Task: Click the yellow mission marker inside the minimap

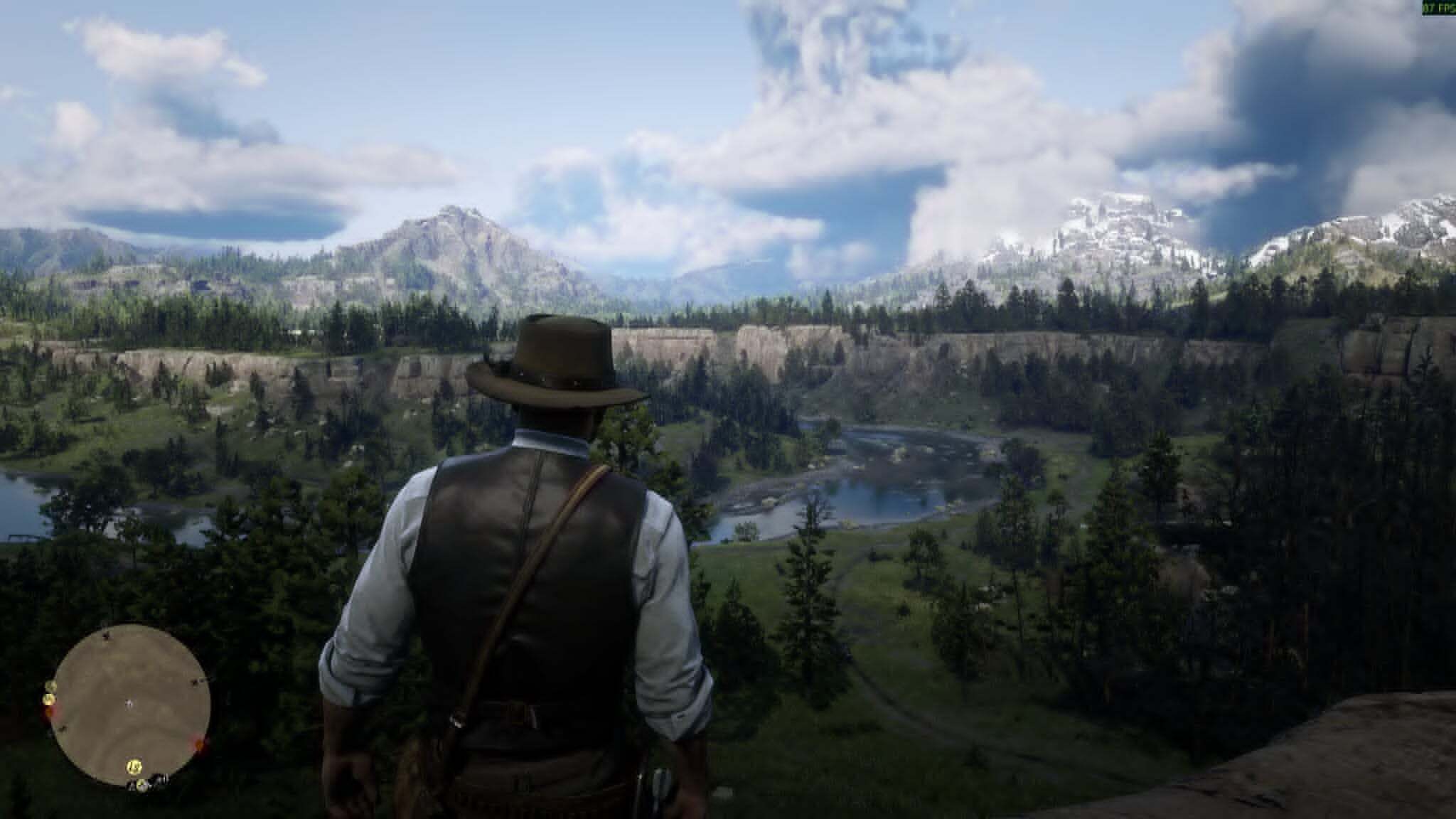Action: point(132,766)
